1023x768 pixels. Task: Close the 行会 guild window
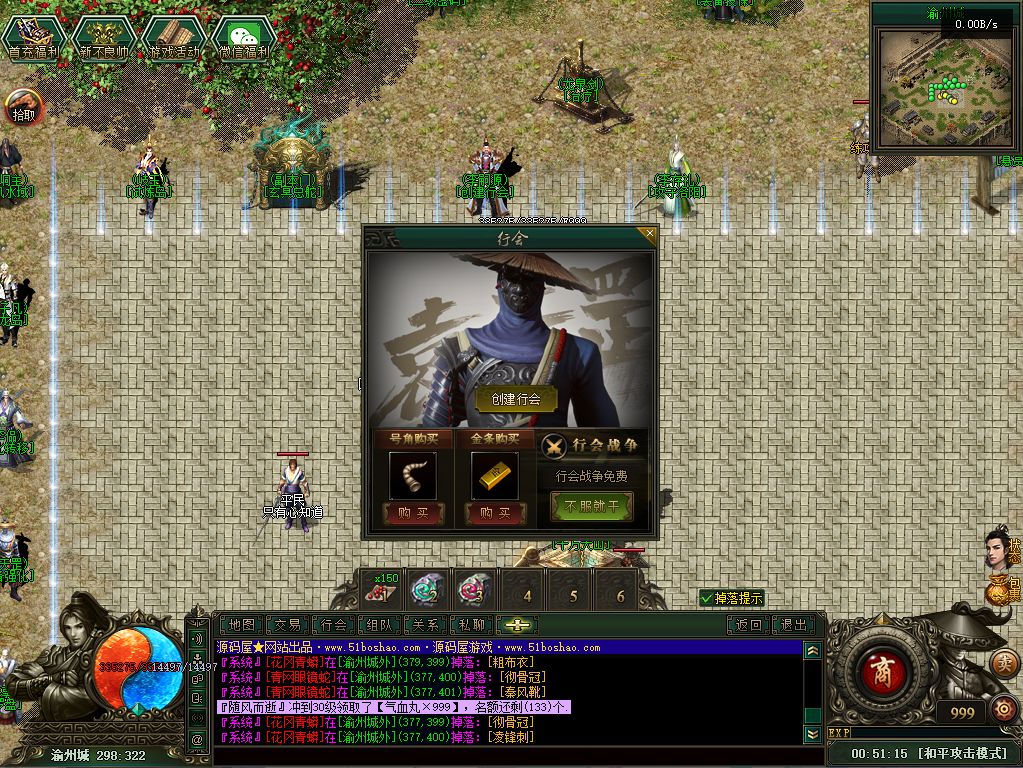click(650, 236)
